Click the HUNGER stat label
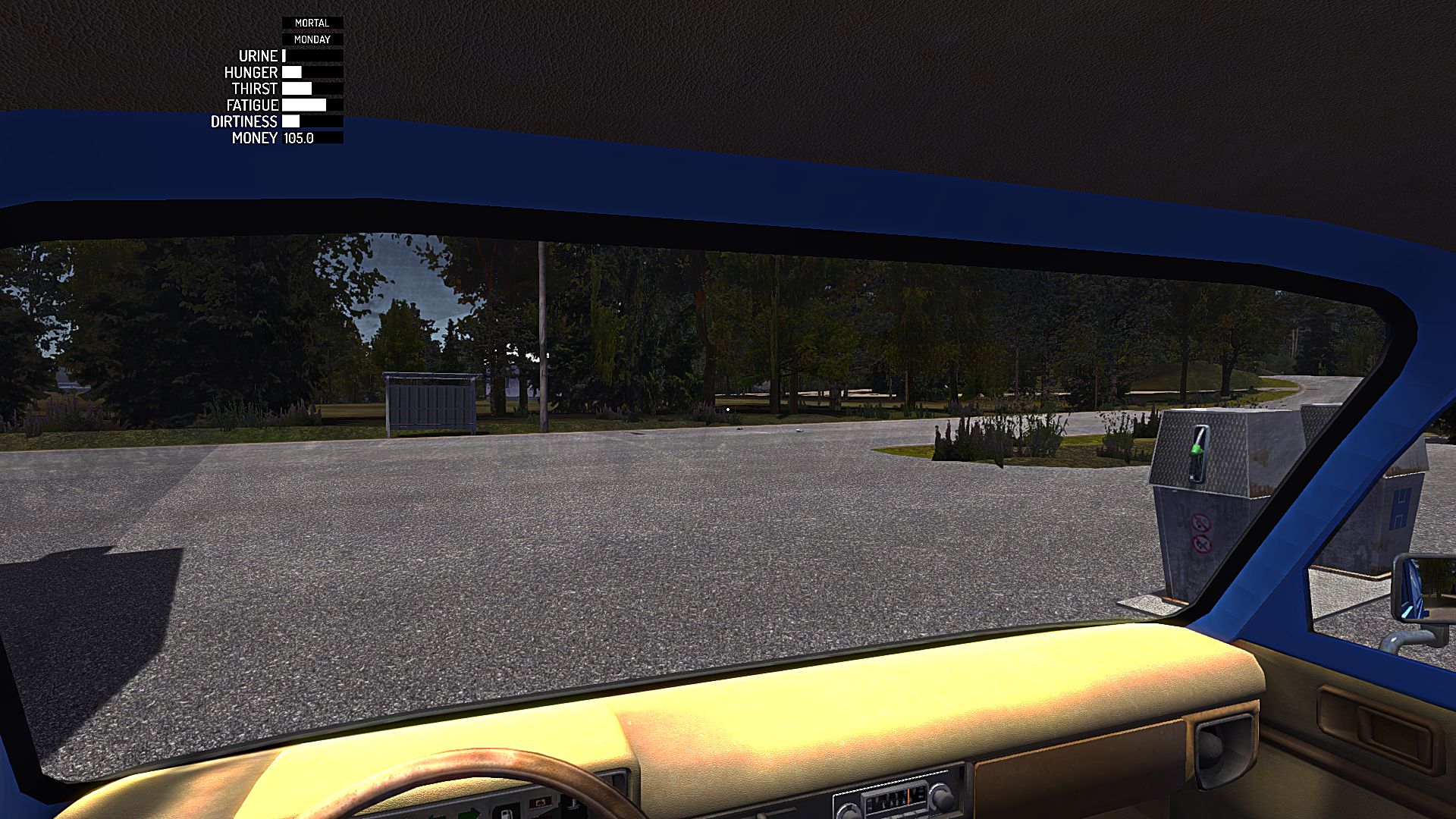Viewport: 1456px width, 819px height. click(251, 73)
